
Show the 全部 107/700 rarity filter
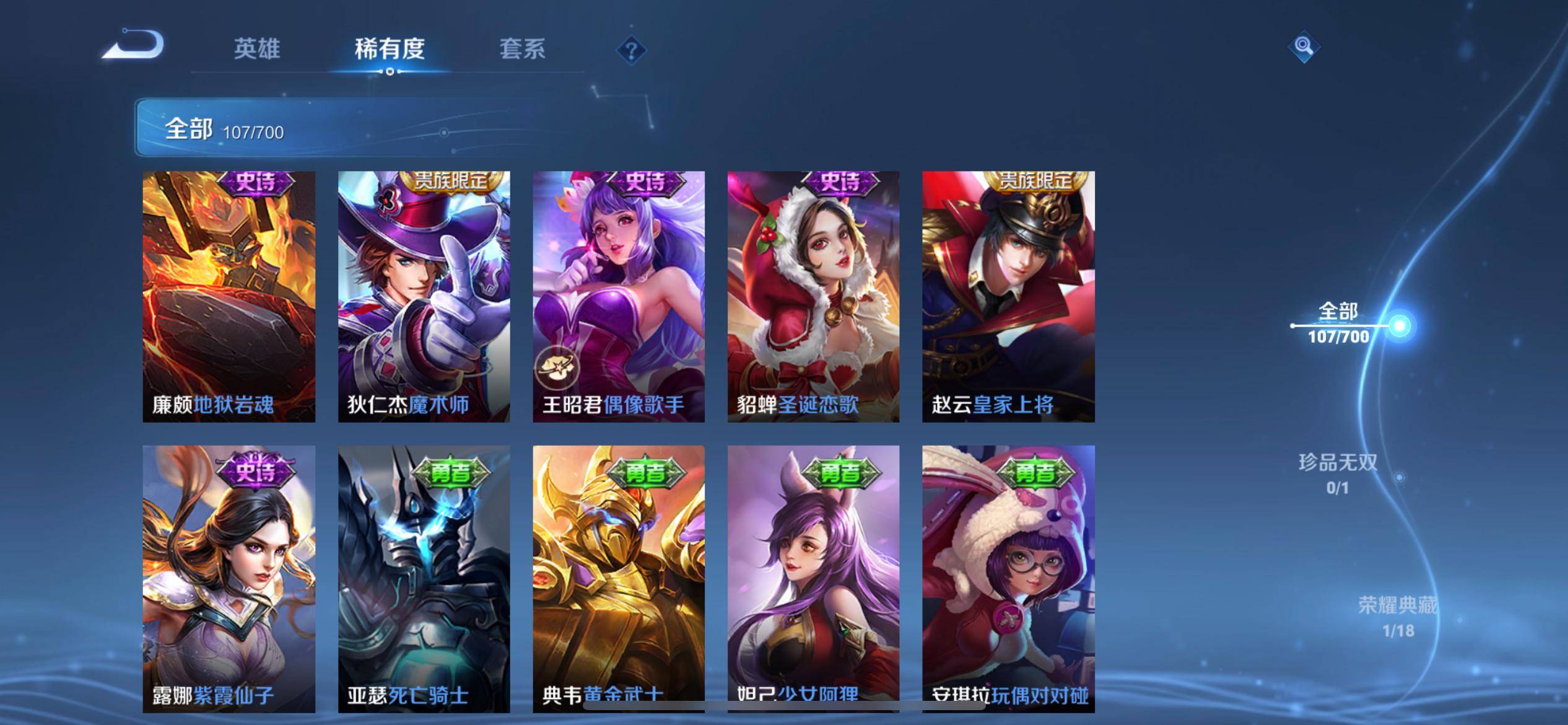point(1339,323)
